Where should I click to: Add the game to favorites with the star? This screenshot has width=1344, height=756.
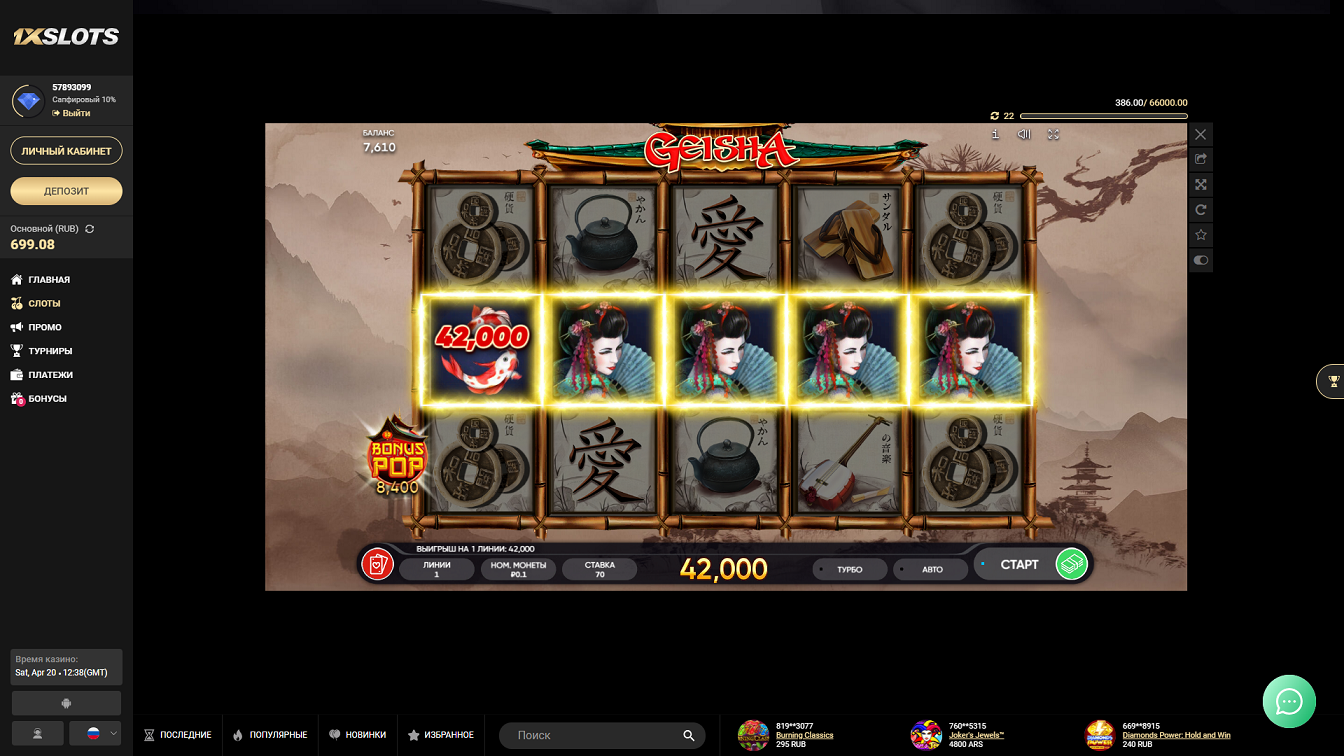click(1201, 235)
